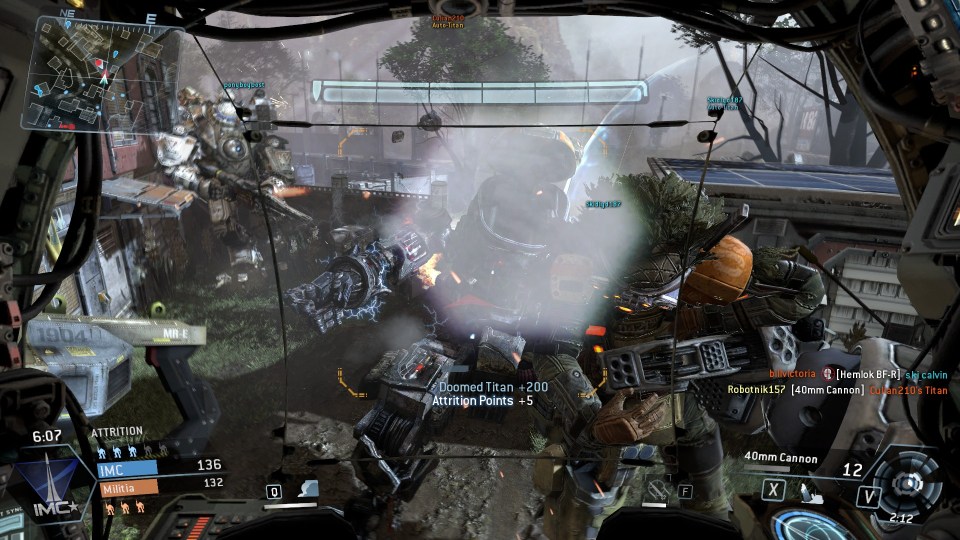
Task: Select the ordnance rocket icon beside F
Action: point(657,490)
